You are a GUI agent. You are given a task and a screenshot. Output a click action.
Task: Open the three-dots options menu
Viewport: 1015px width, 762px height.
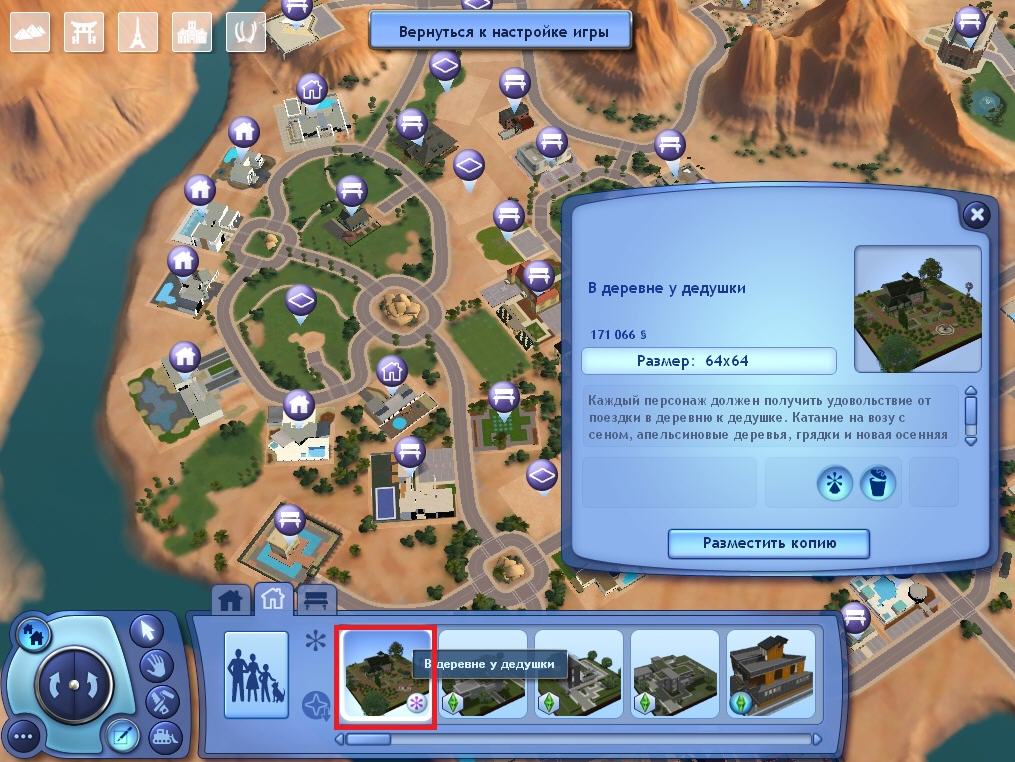pyautogui.click(x=24, y=739)
